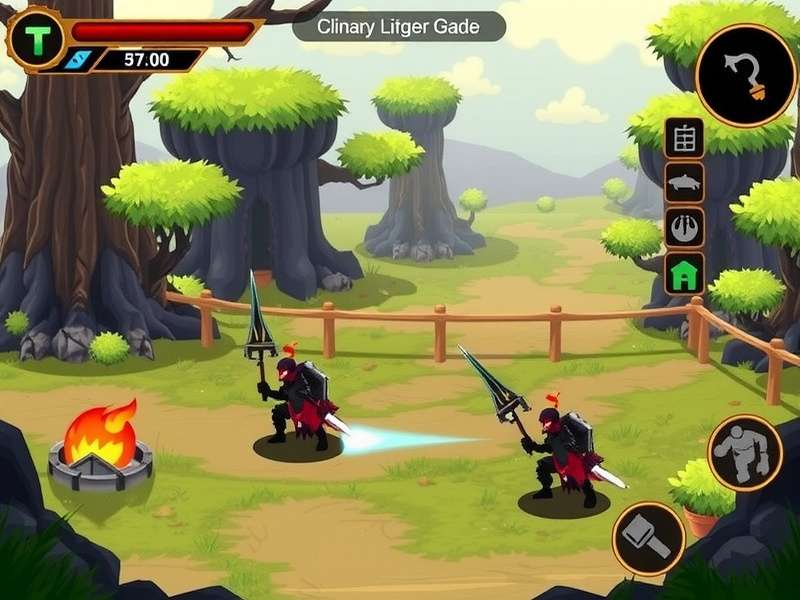
Task: Activate the hook ability button
Action: [x=745, y=75]
